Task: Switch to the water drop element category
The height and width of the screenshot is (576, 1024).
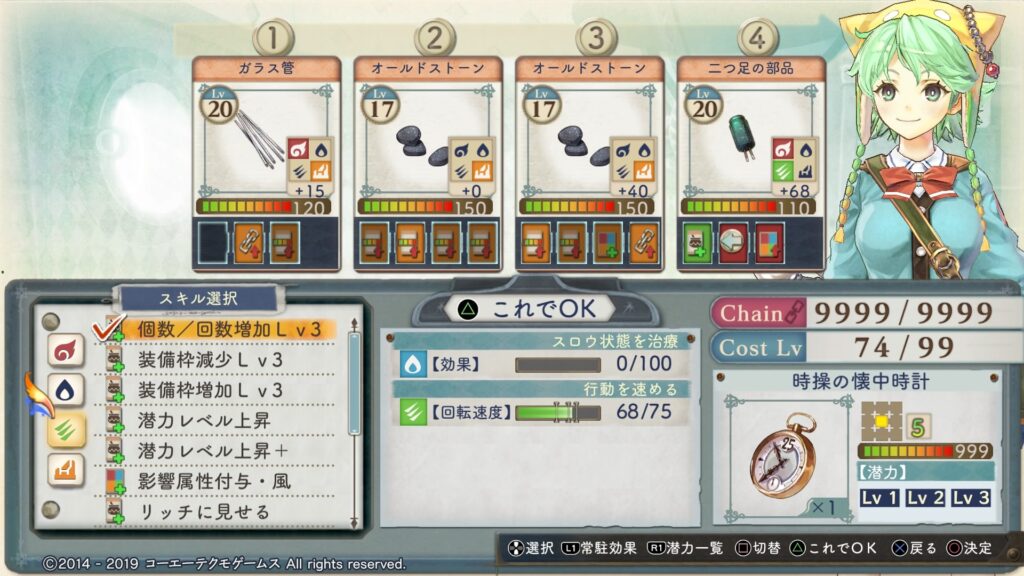Action: click(x=66, y=390)
